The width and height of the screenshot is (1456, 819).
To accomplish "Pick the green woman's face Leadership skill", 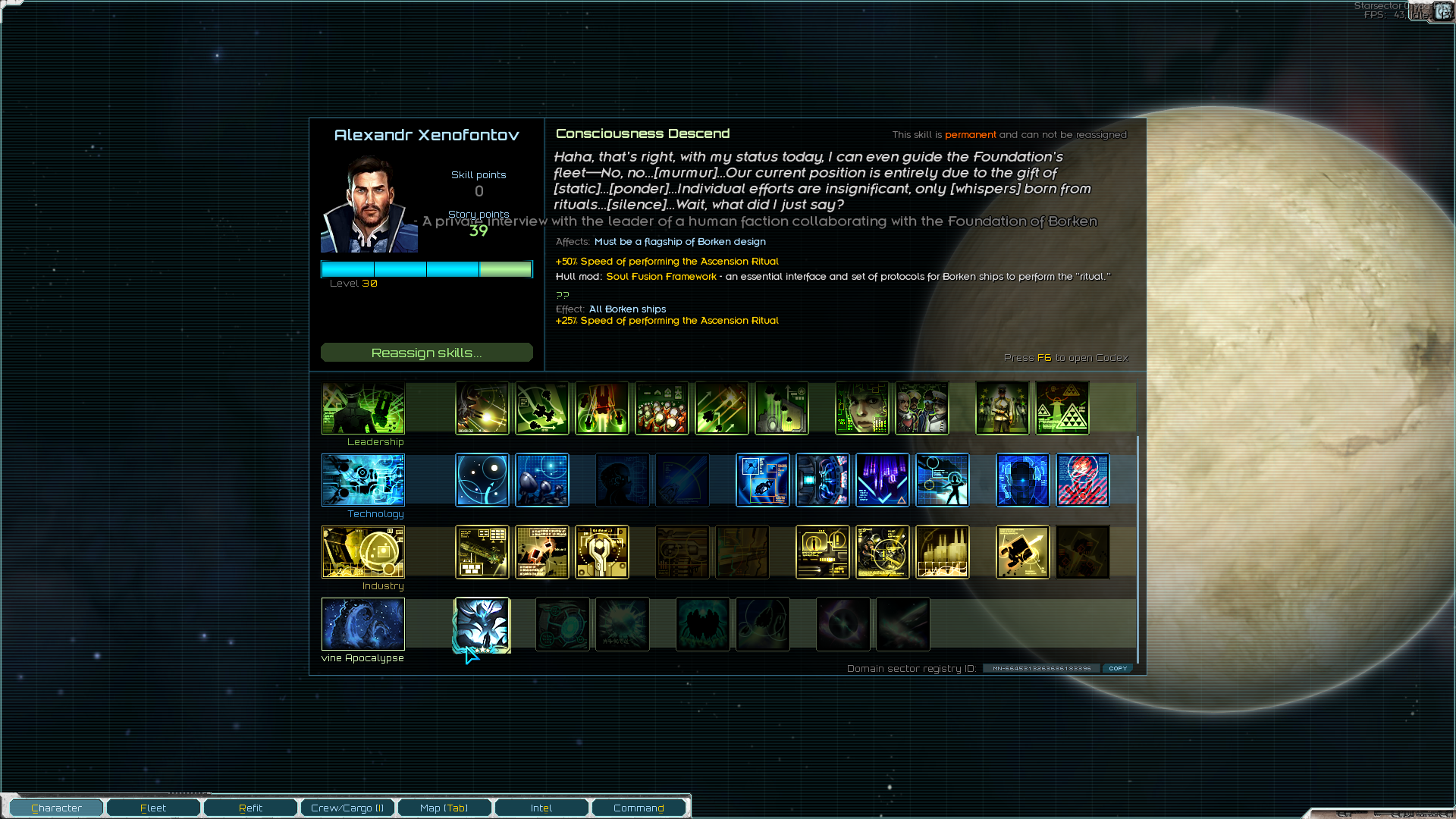I will [x=862, y=408].
